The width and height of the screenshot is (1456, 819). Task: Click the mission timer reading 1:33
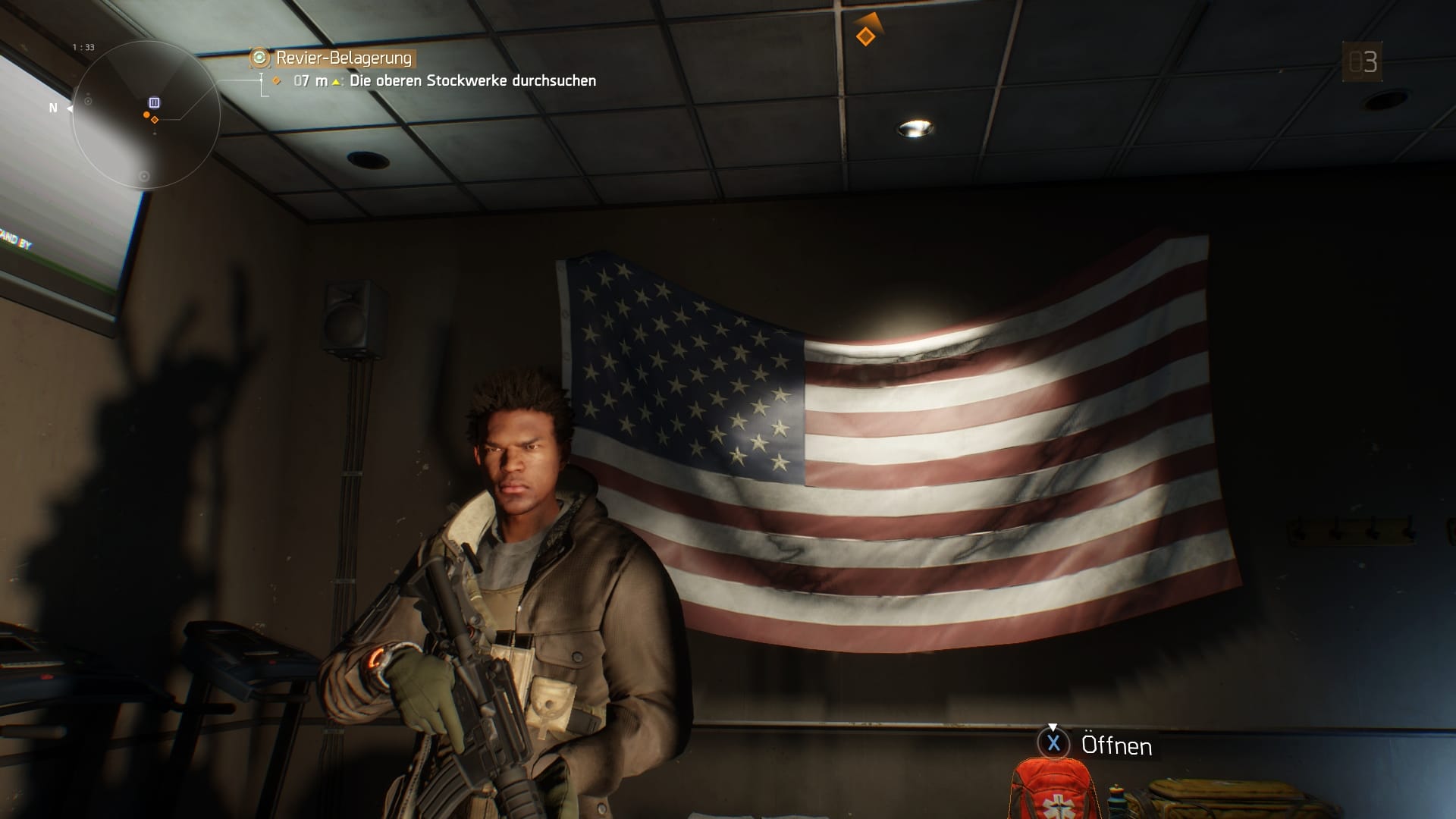[83, 45]
